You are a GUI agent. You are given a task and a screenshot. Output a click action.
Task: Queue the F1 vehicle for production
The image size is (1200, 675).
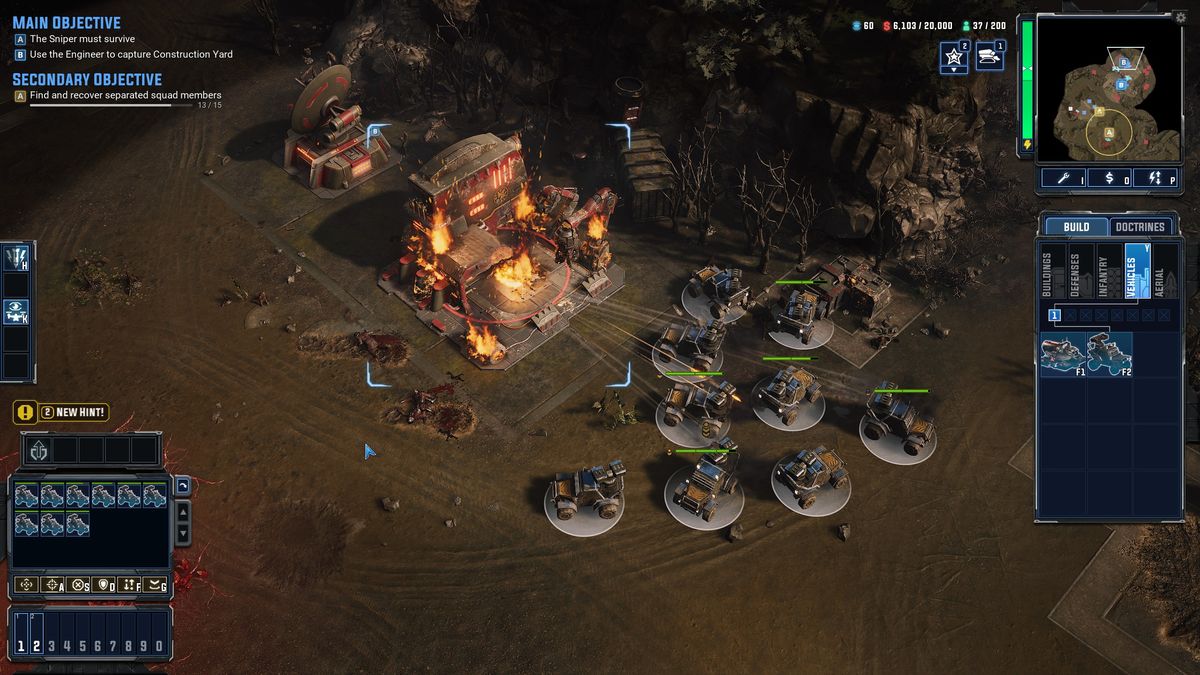click(1063, 354)
